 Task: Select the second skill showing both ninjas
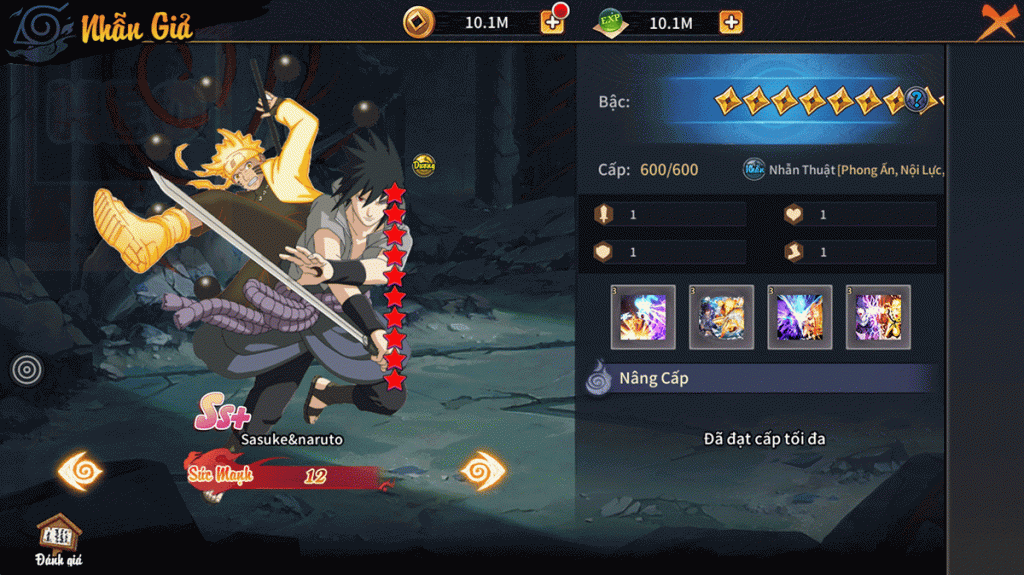(721, 317)
